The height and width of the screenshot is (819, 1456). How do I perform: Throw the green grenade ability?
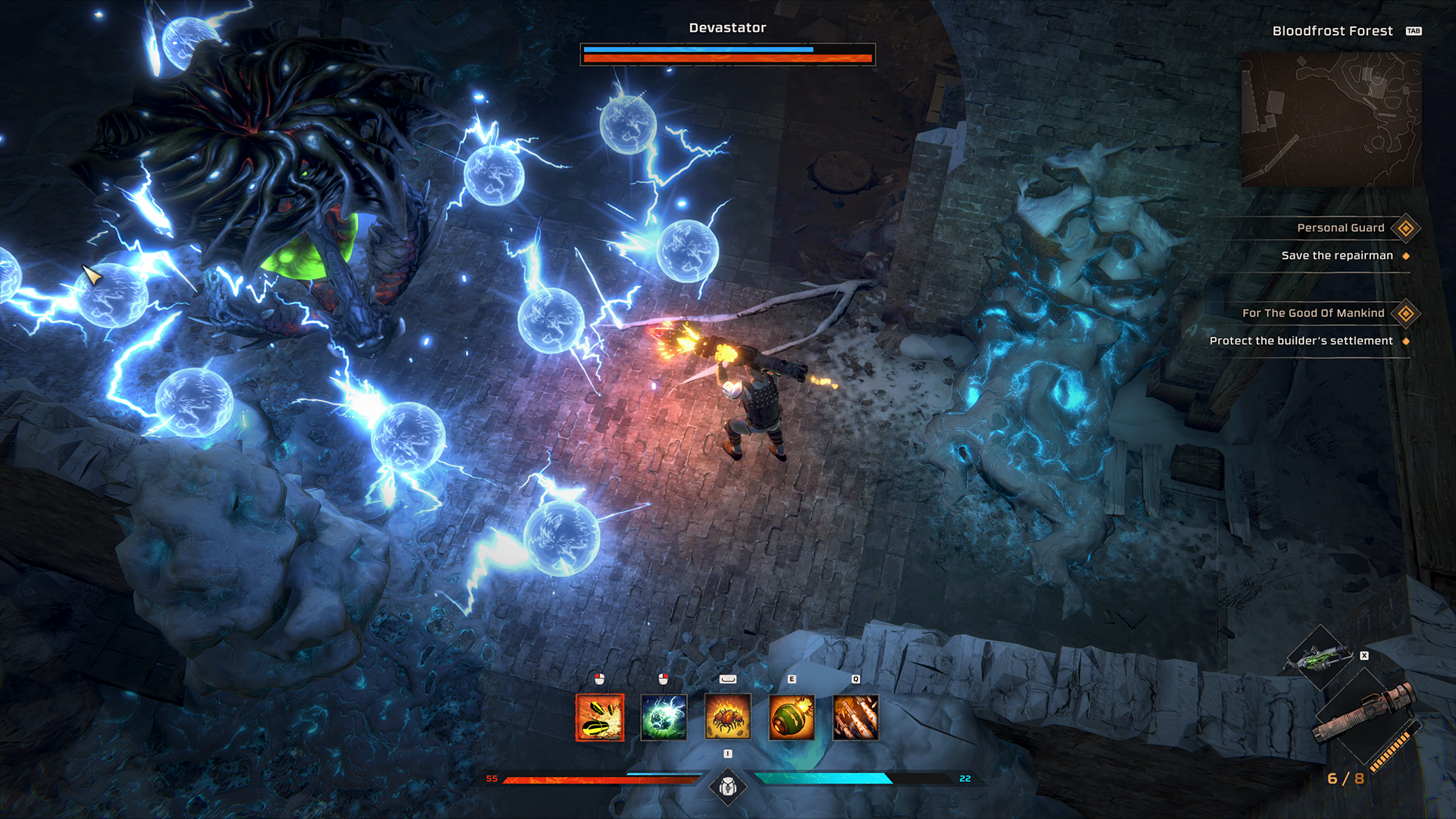tap(792, 717)
